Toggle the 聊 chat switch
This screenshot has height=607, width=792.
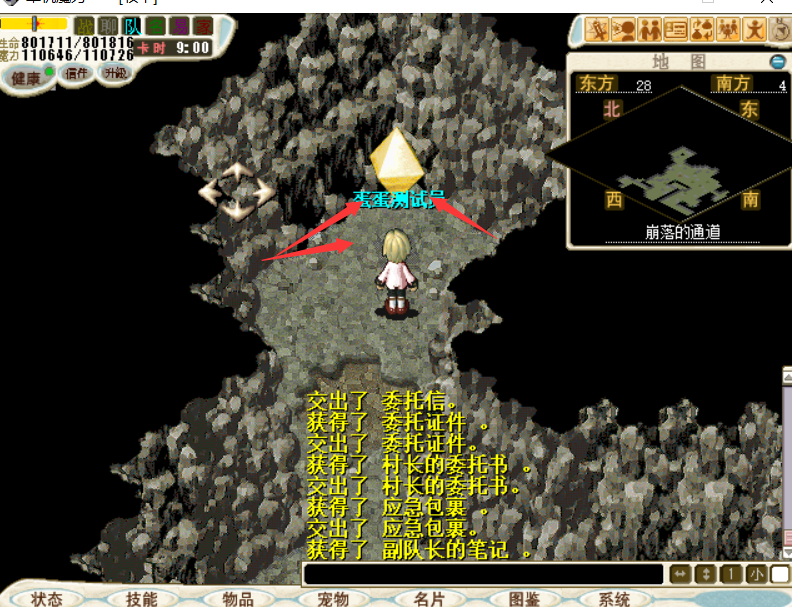pyautogui.click(x=108, y=25)
